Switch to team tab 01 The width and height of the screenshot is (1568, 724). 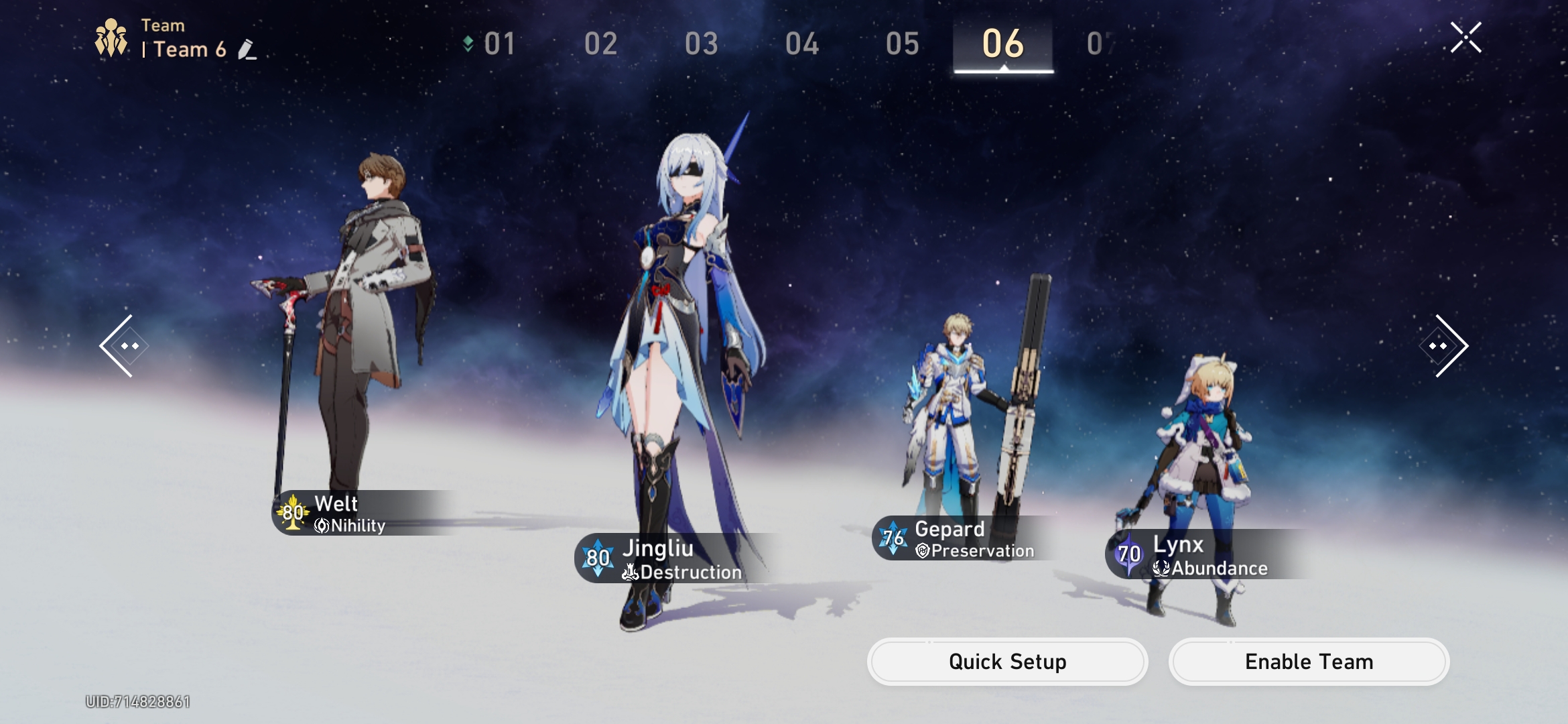499,44
